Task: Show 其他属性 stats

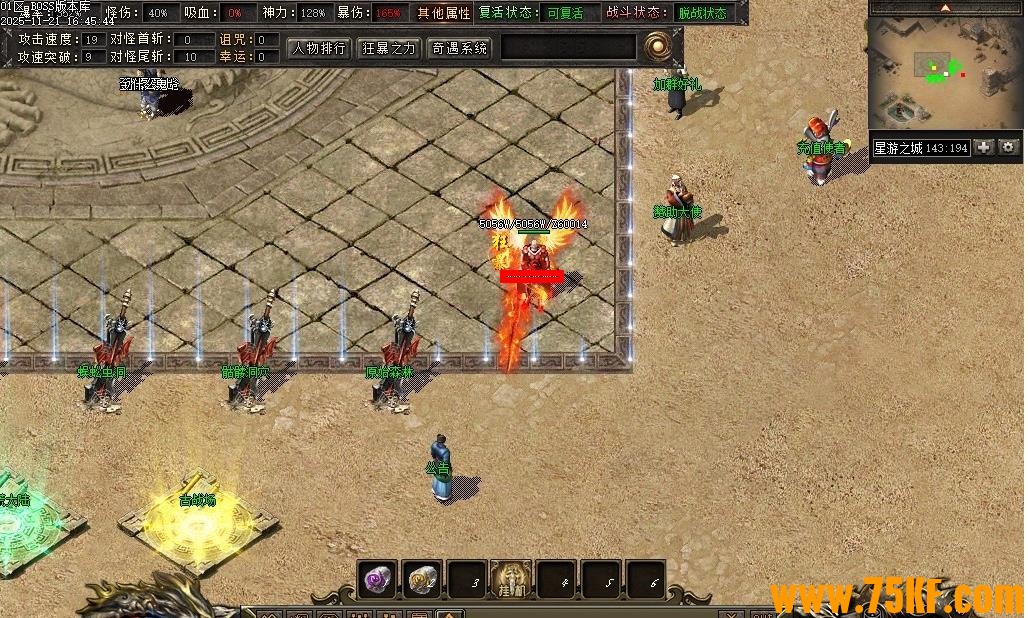Action: pyautogui.click(x=443, y=13)
